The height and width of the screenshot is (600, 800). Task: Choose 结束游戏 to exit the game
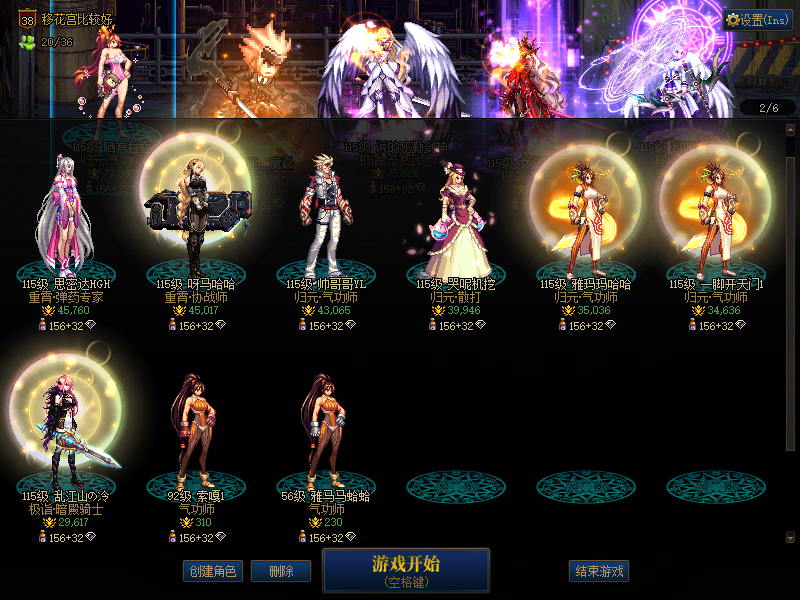(x=599, y=571)
